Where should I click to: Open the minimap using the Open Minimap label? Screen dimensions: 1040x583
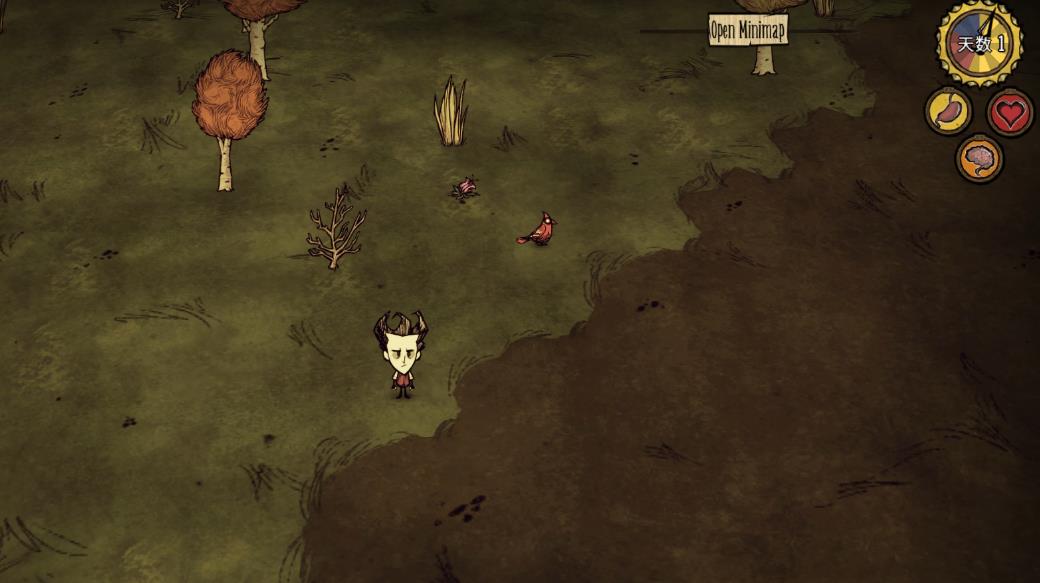pyautogui.click(x=748, y=30)
